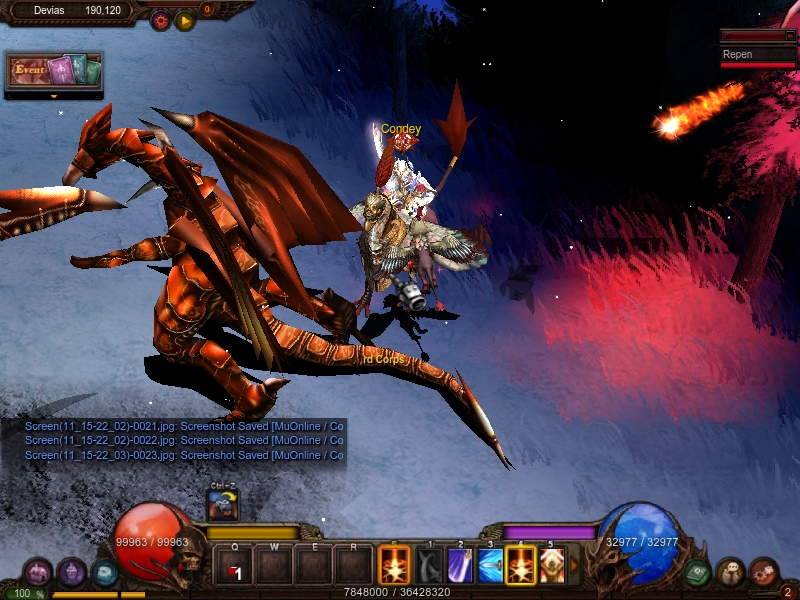Viewport: 800px width, 600px height.
Task: Open the helper's gear settings button
Action: [x=160, y=19]
